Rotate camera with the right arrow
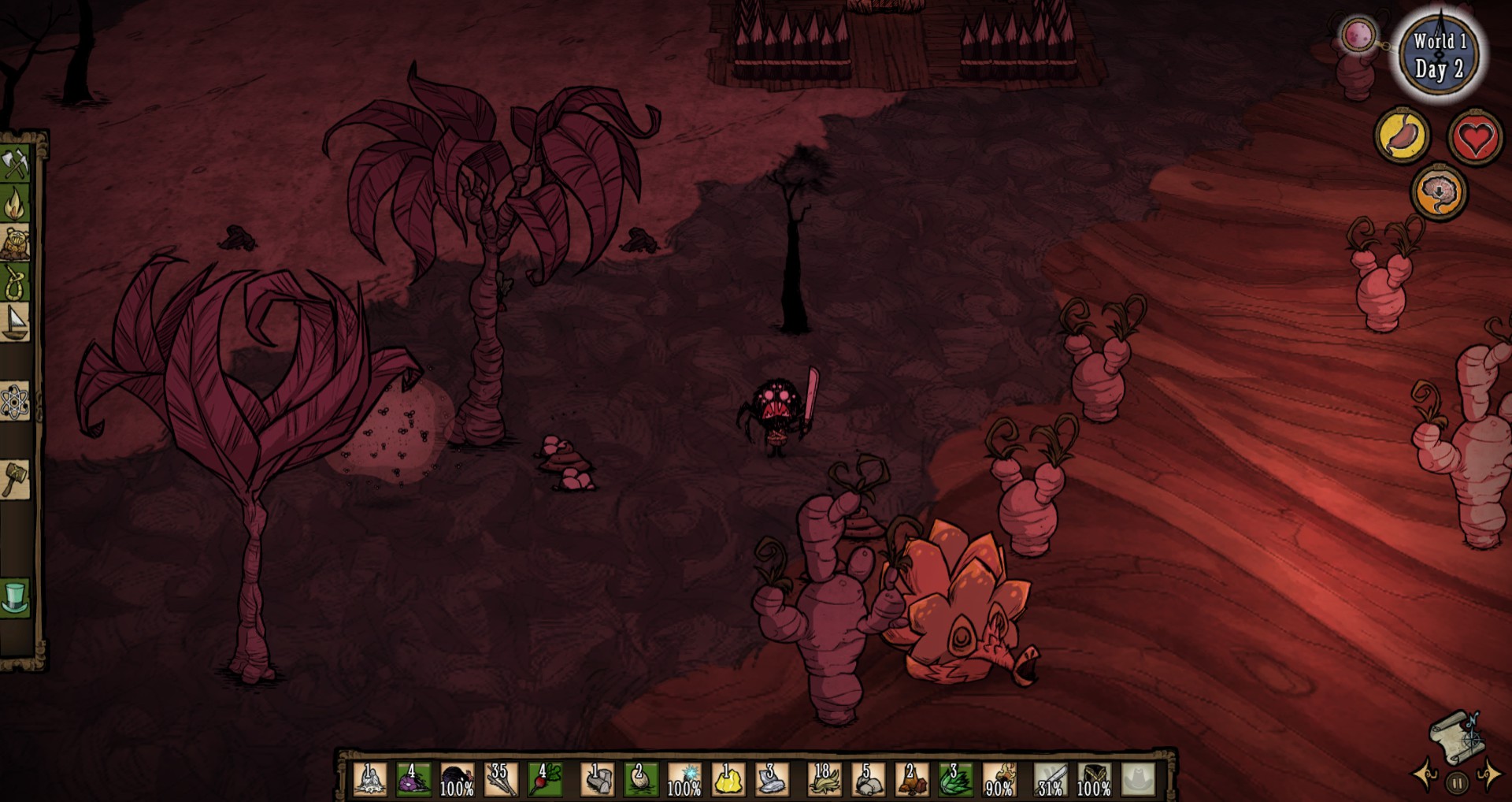The width and height of the screenshot is (1512, 802). [x=1489, y=774]
